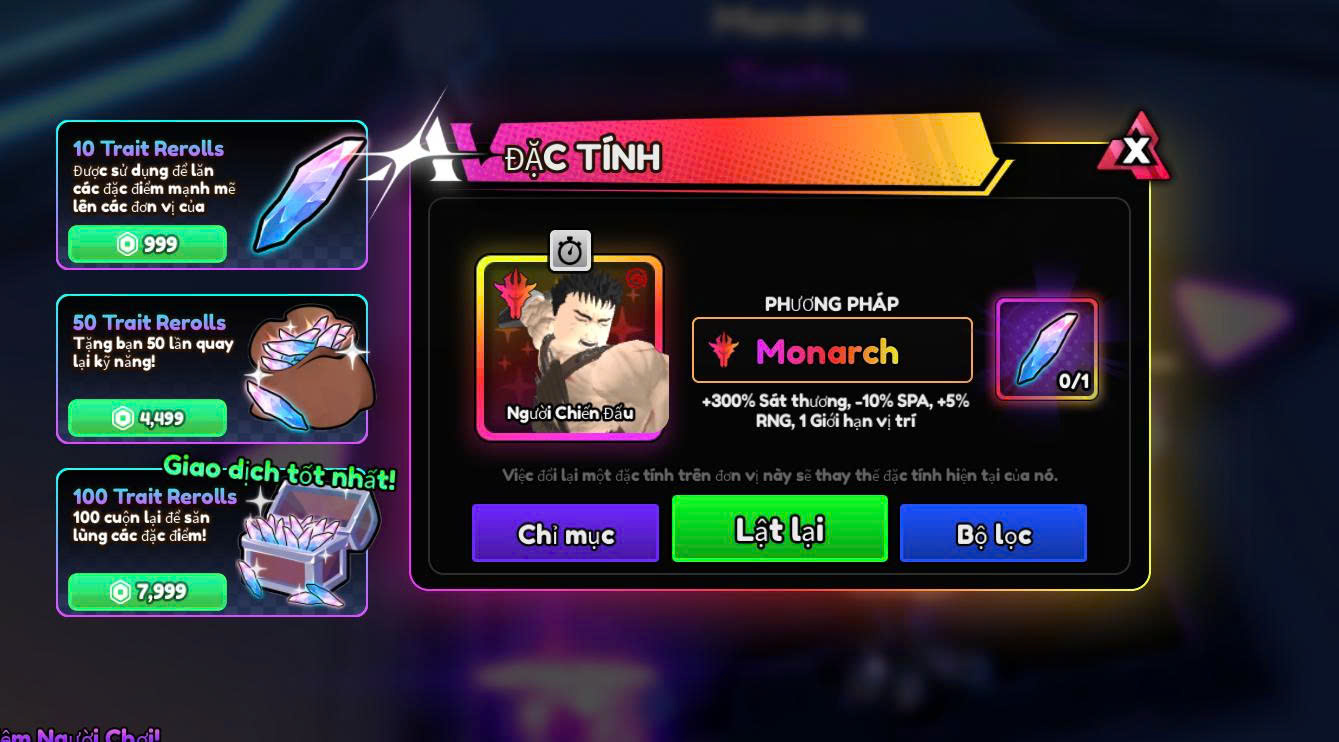Close the Đặc Tính trait window
Viewport: 1339px width, 742px height.
point(1134,151)
